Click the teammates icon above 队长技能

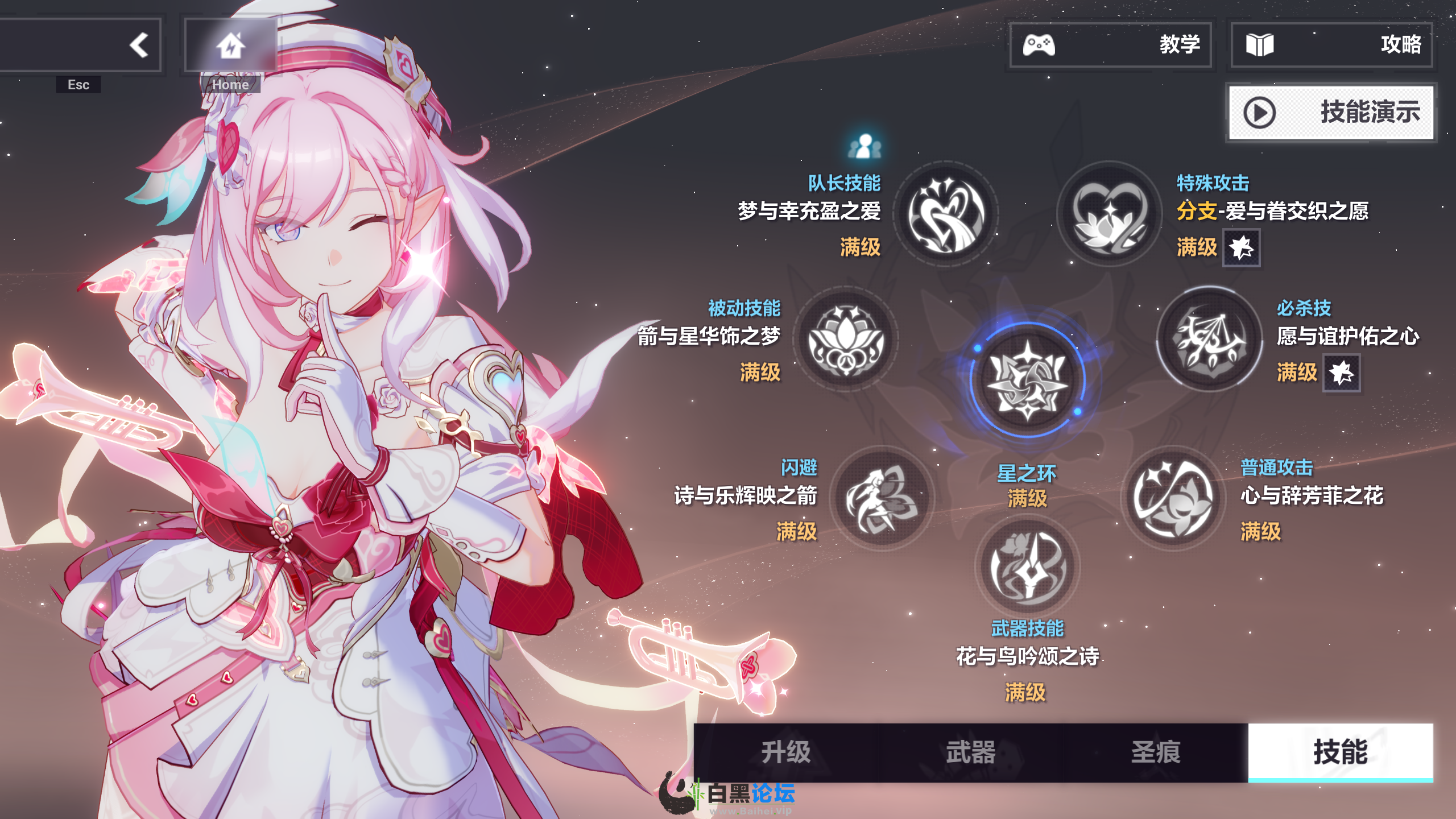pyautogui.click(x=864, y=145)
